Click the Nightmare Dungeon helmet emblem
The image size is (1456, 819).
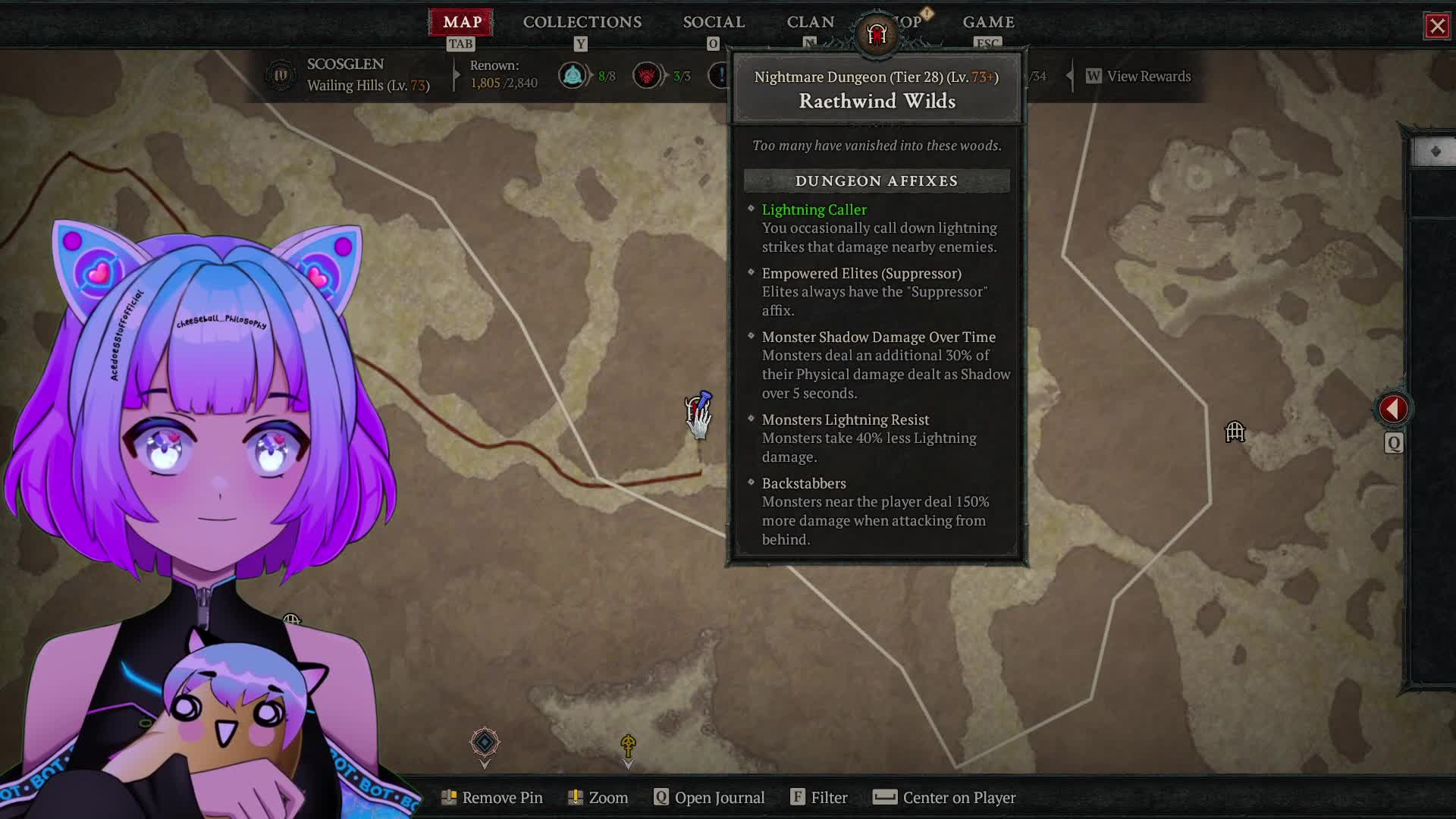pos(877,34)
